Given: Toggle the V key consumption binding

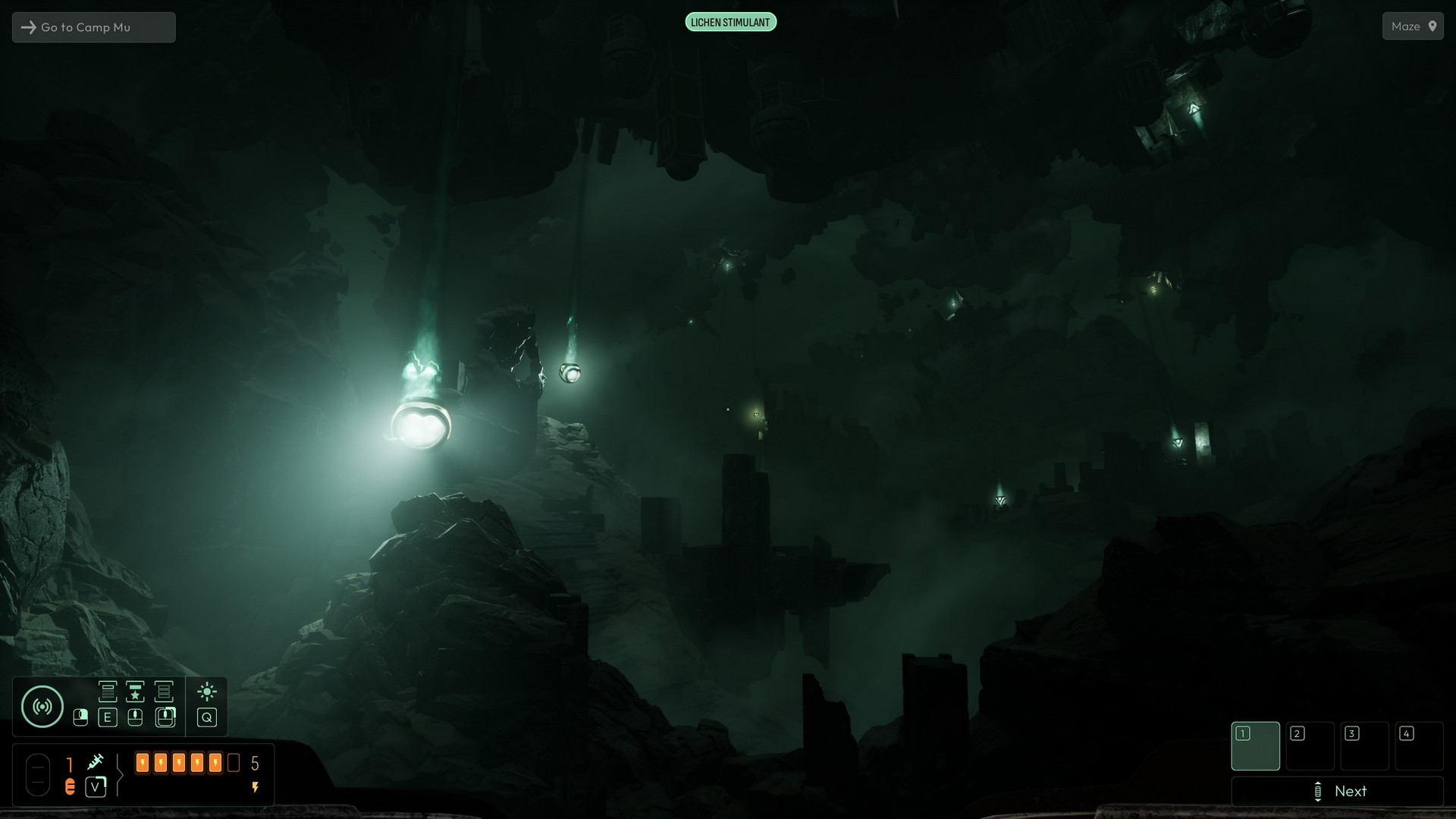Looking at the screenshot, I should (96, 787).
